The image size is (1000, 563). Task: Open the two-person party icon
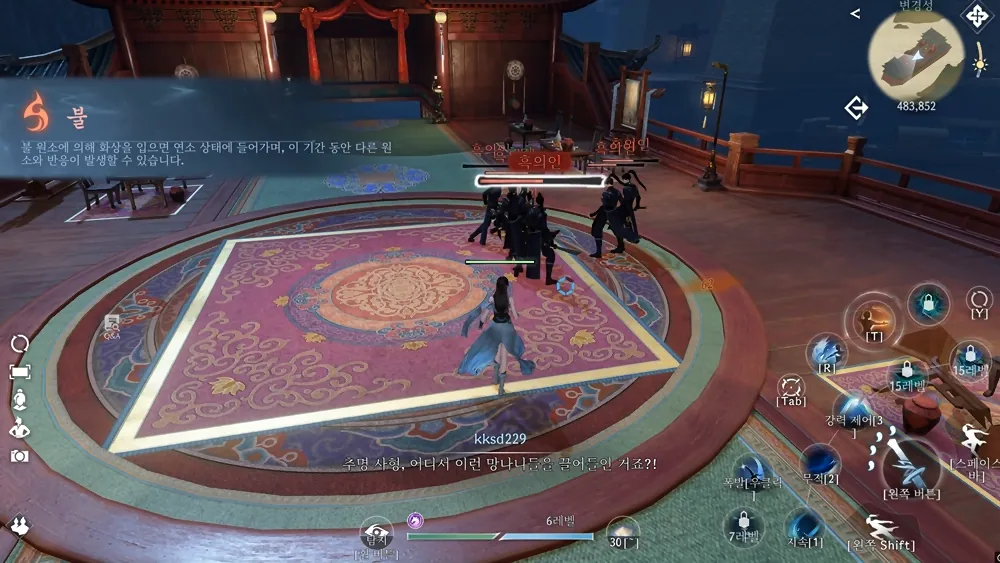(x=19, y=525)
